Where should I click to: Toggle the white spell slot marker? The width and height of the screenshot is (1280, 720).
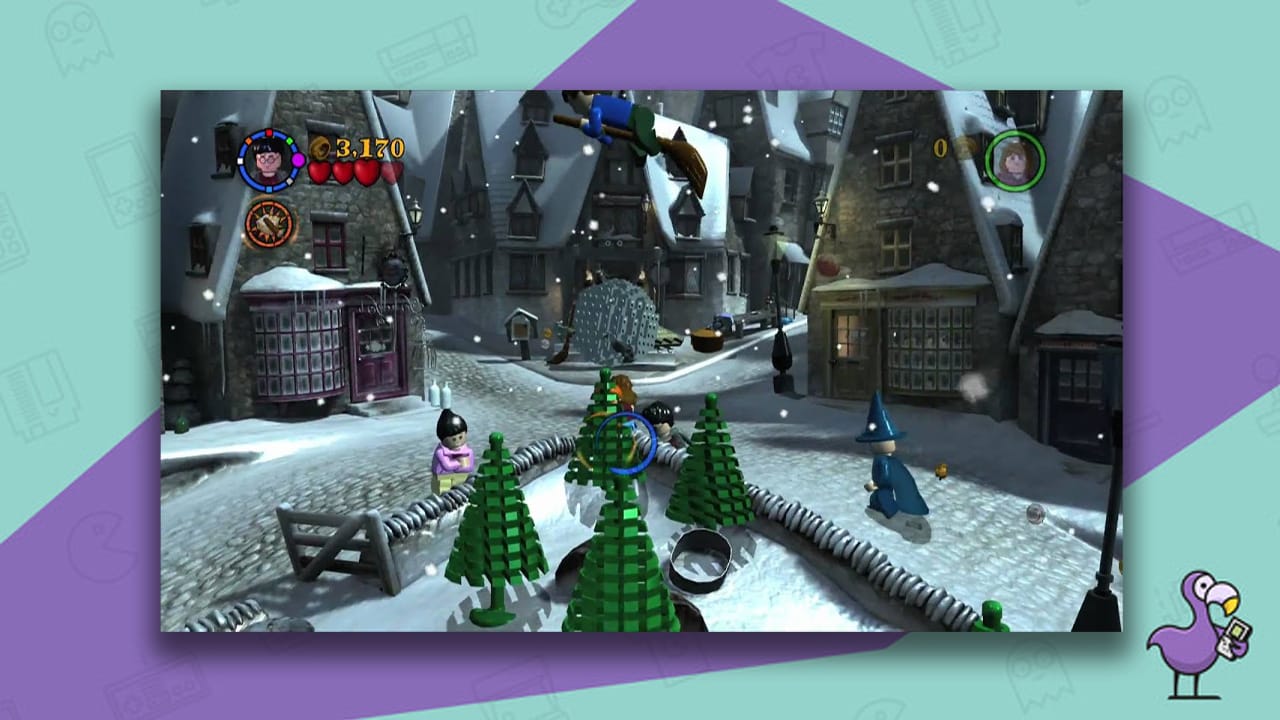[240, 161]
